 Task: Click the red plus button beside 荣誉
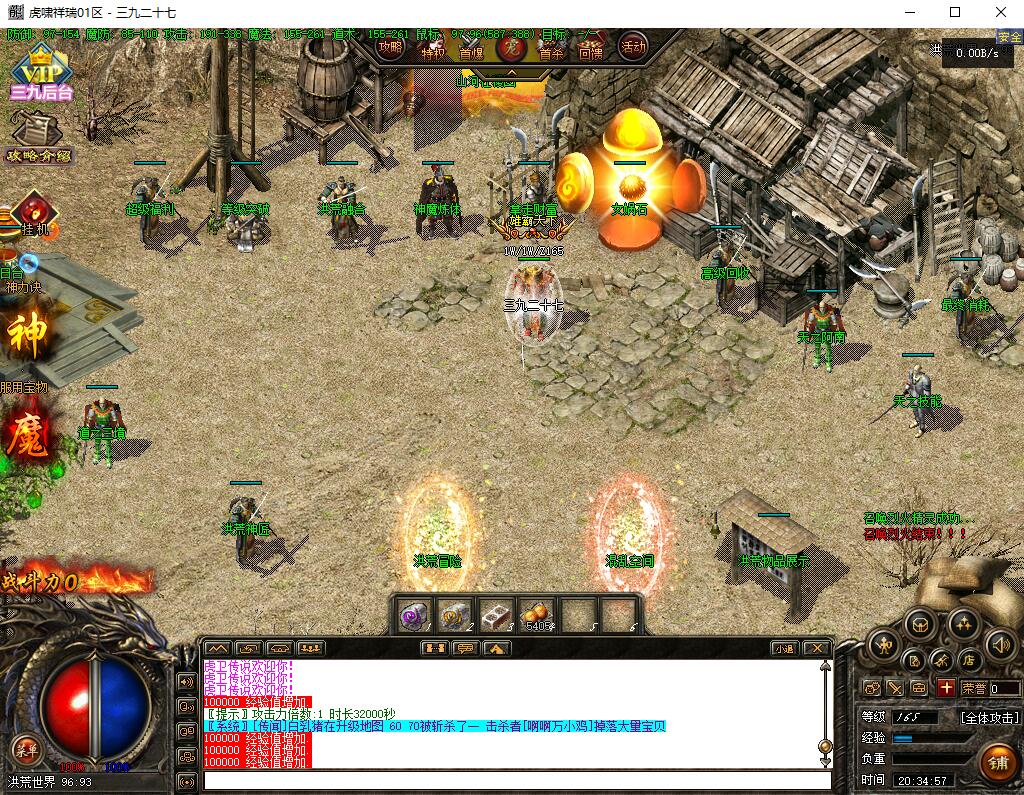945,688
